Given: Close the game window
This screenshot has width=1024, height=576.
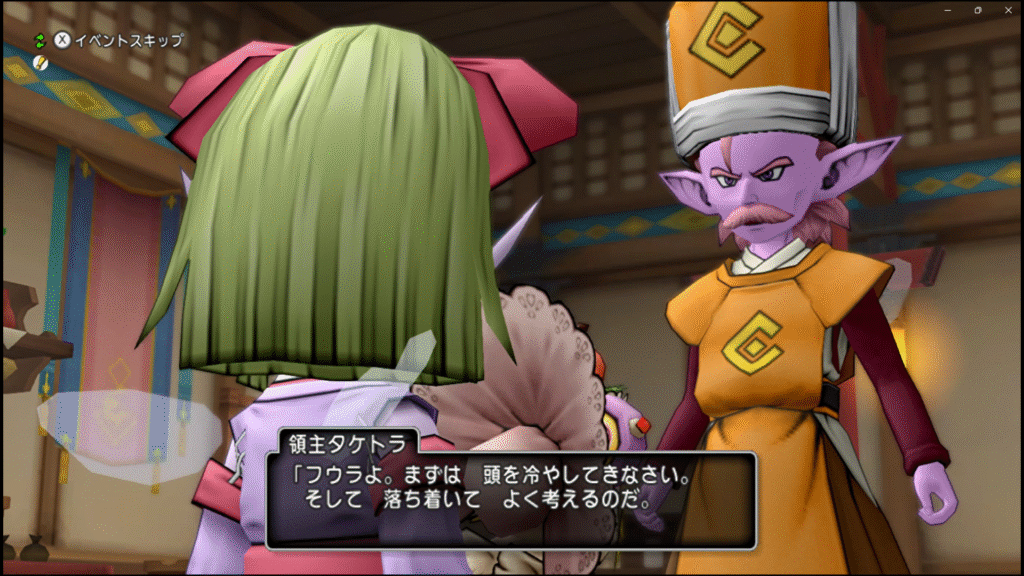Looking at the screenshot, I should point(1007,9).
